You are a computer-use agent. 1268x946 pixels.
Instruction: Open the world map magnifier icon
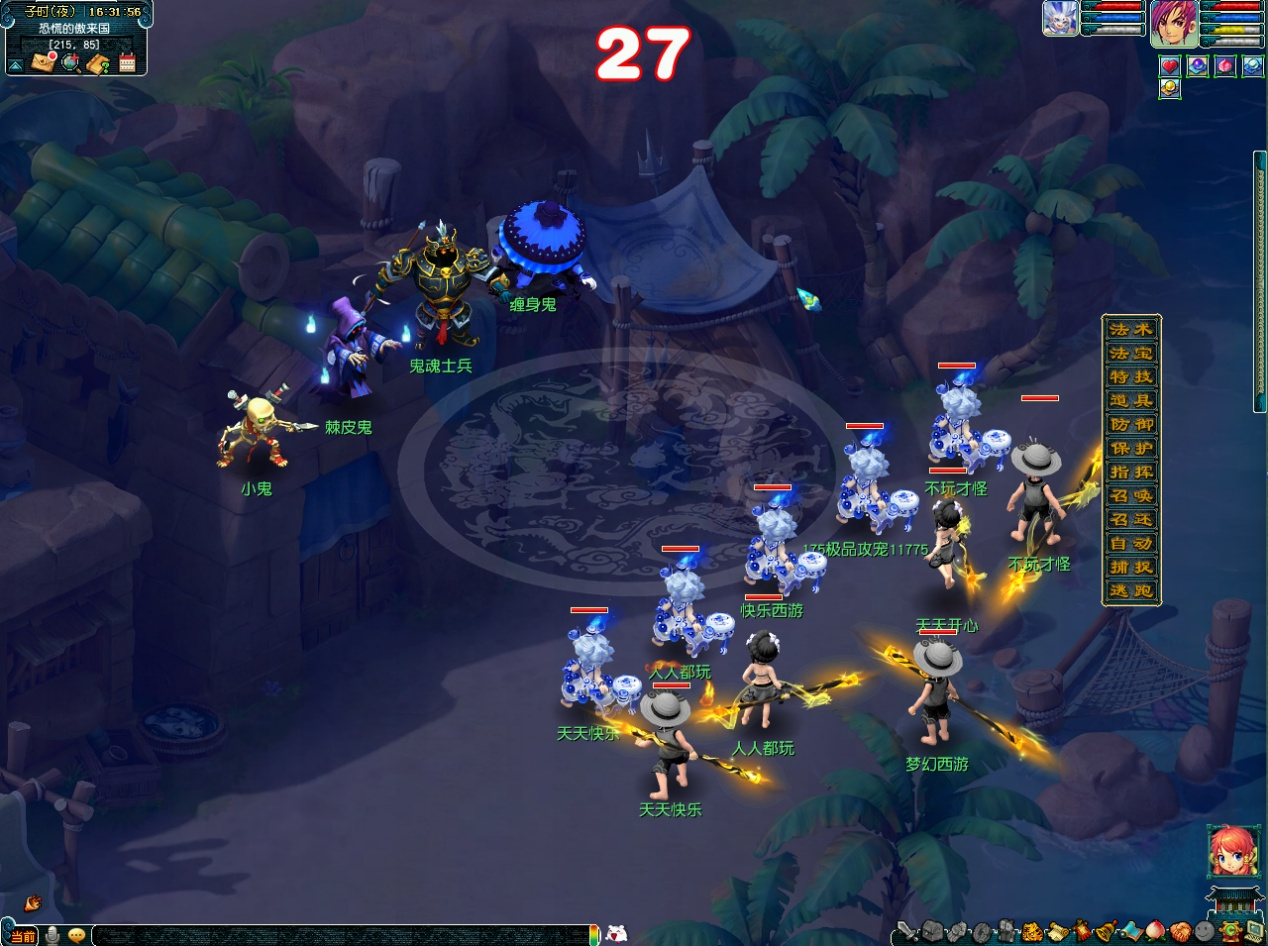pos(70,63)
